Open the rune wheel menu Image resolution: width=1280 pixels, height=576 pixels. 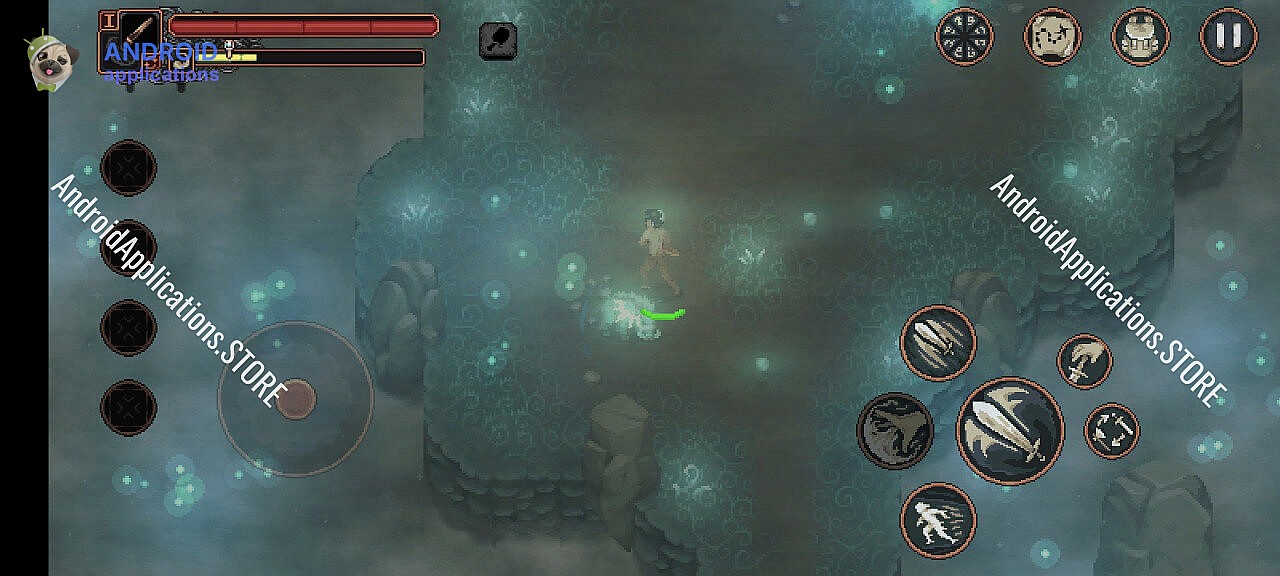coord(964,37)
